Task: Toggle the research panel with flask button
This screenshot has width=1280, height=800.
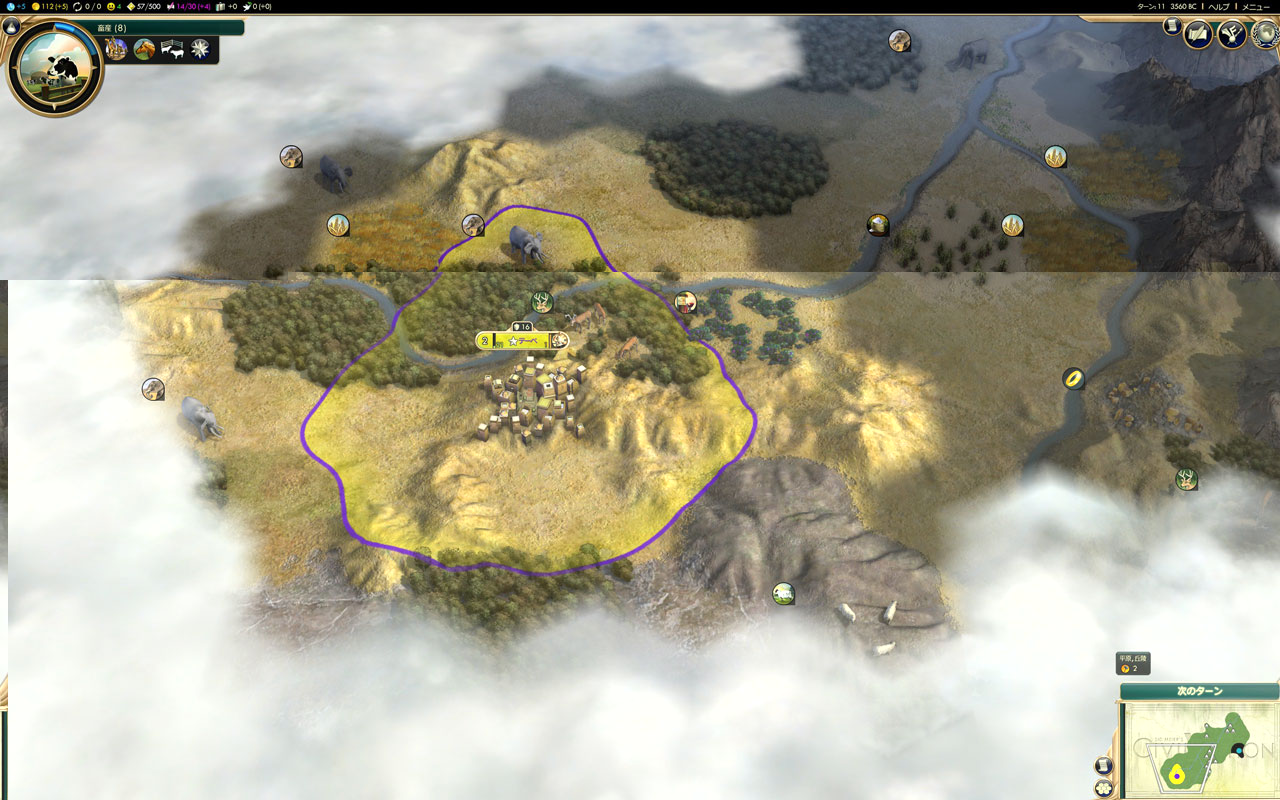Action: coord(12,27)
